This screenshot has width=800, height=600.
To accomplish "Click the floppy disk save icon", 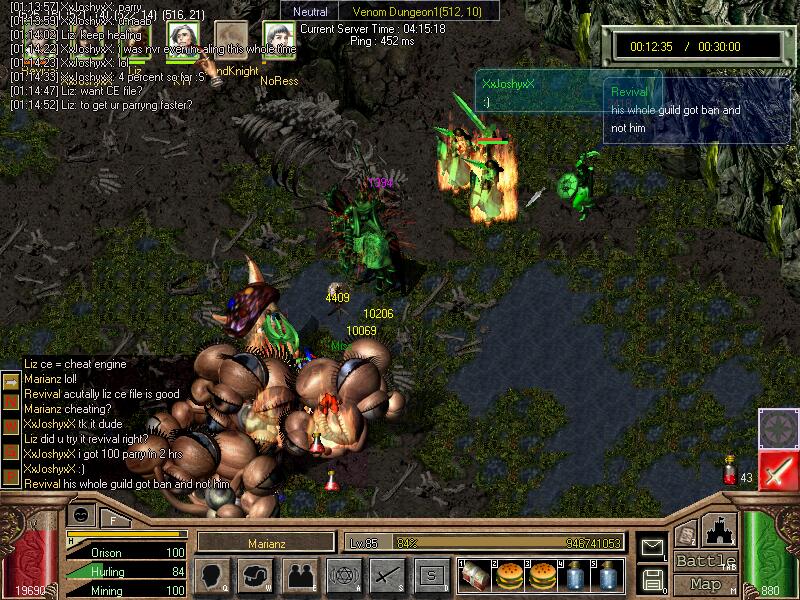I will pyautogui.click(x=652, y=578).
